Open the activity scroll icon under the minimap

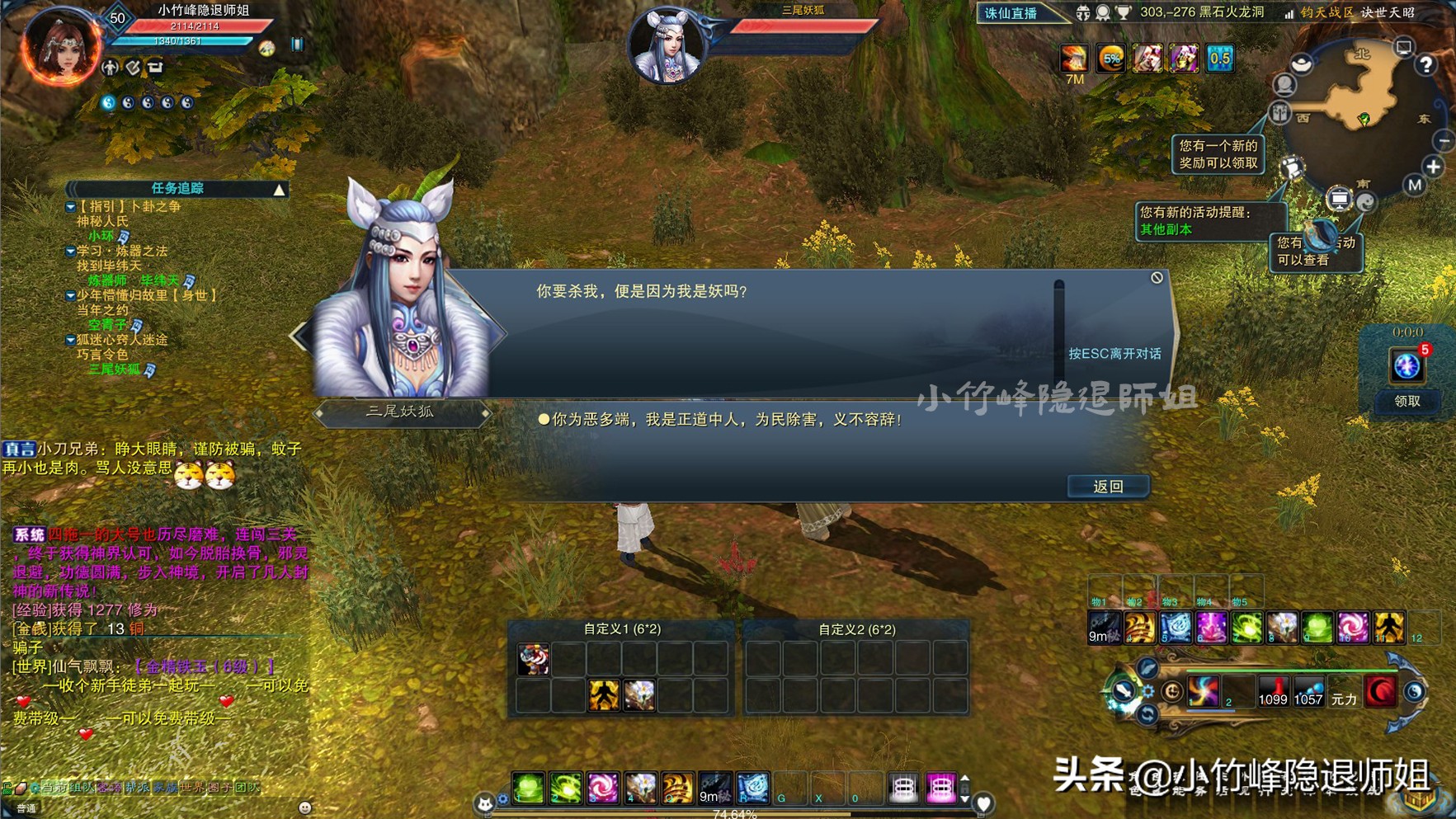[1293, 168]
